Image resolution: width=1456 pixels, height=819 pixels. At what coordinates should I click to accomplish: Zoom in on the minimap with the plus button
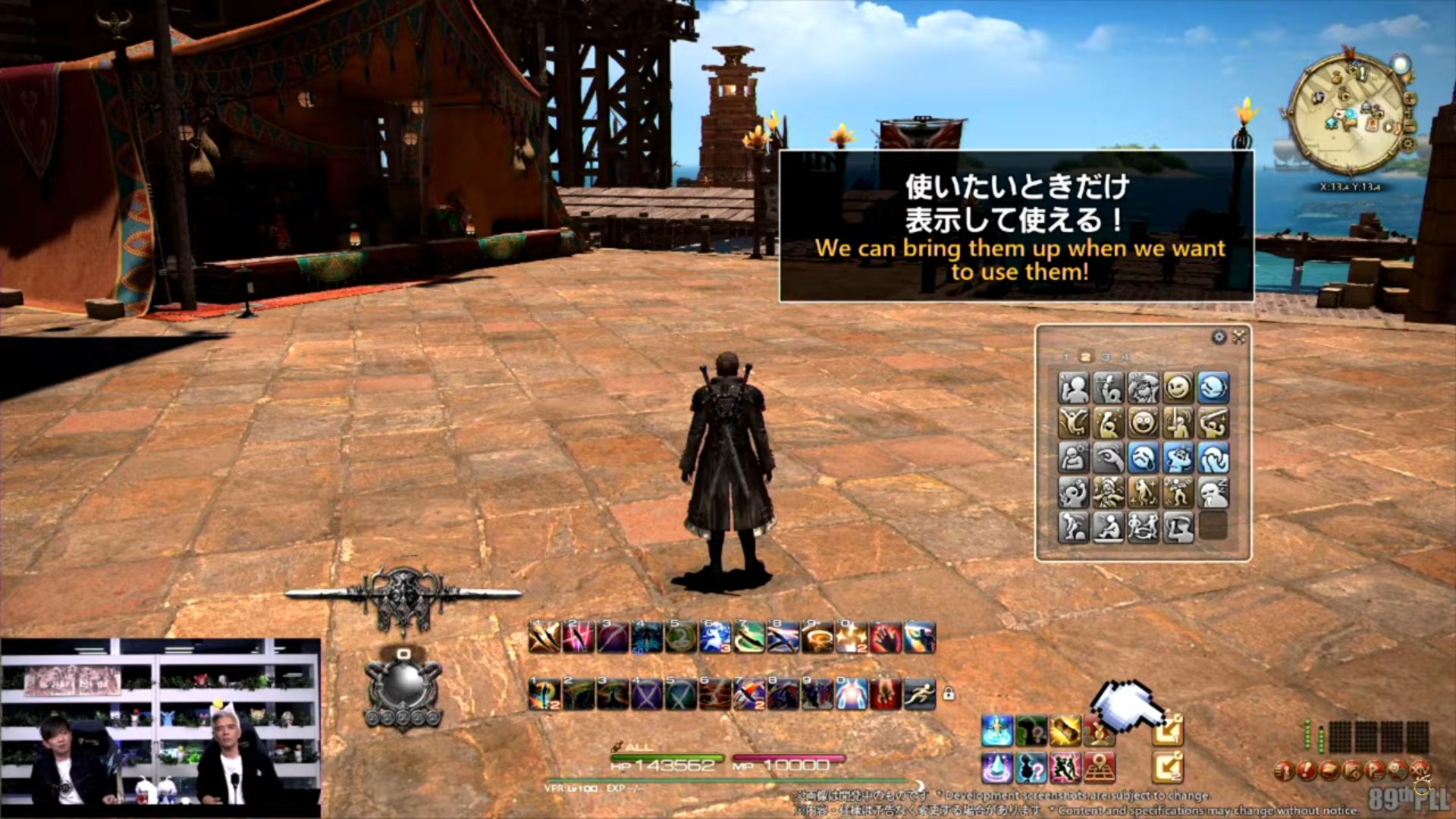[1410, 99]
